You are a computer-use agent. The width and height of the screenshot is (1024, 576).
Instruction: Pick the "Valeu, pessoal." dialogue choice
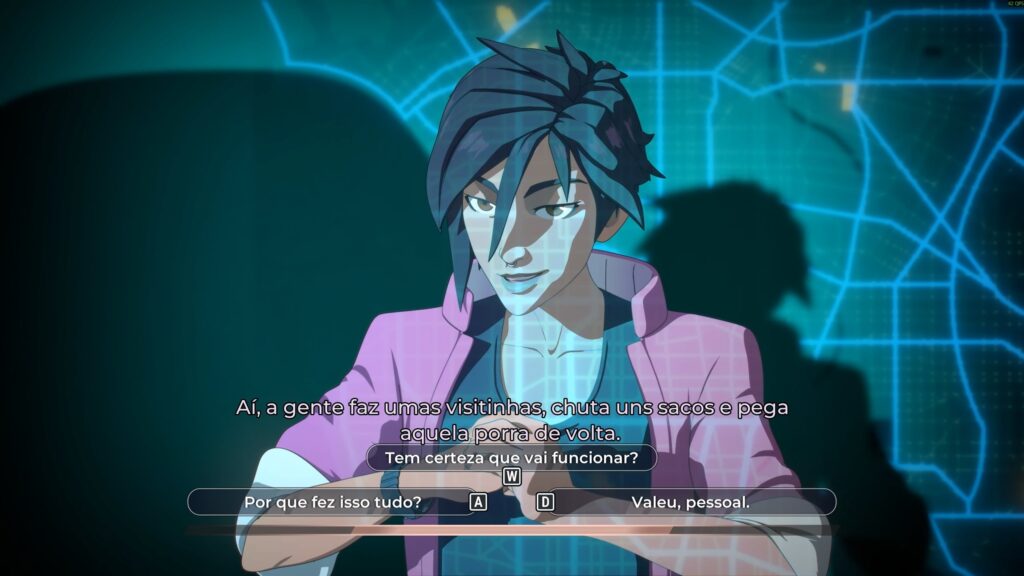[x=690, y=501]
